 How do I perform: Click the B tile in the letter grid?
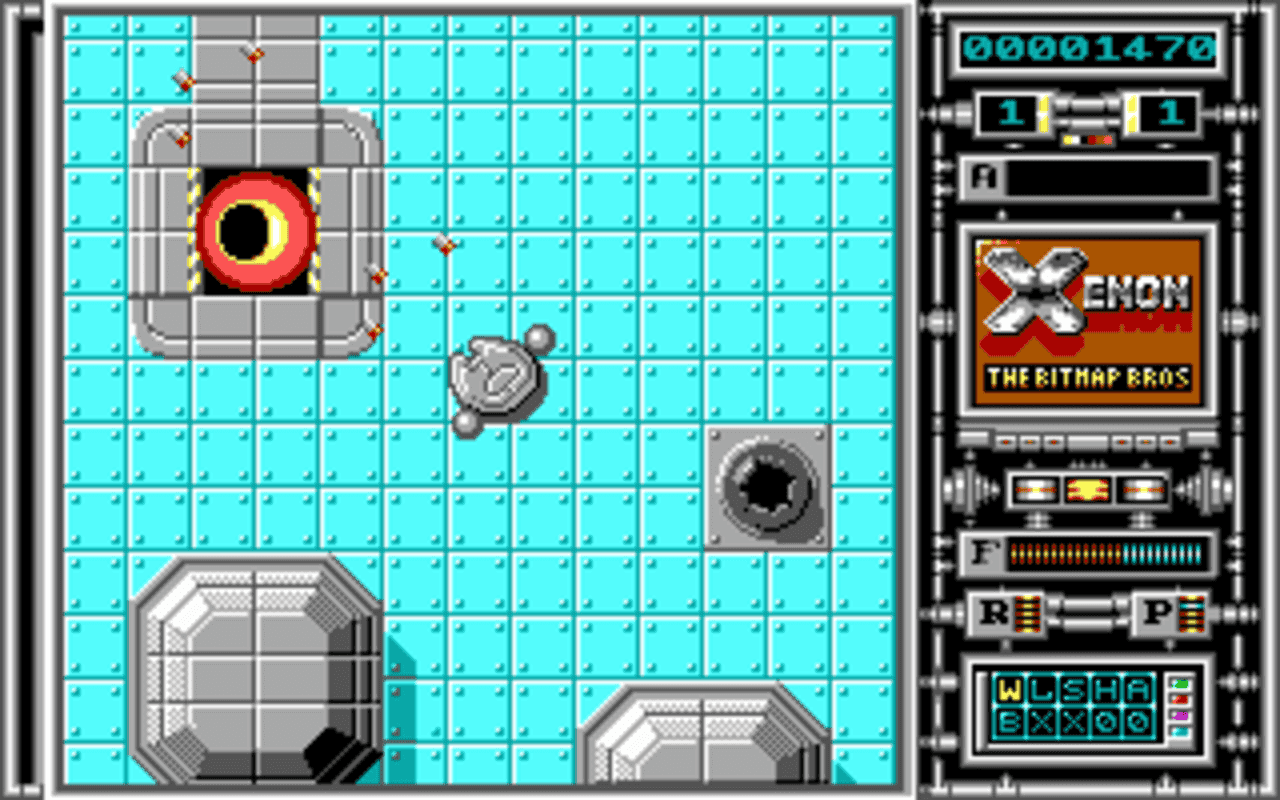(x=1009, y=722)
